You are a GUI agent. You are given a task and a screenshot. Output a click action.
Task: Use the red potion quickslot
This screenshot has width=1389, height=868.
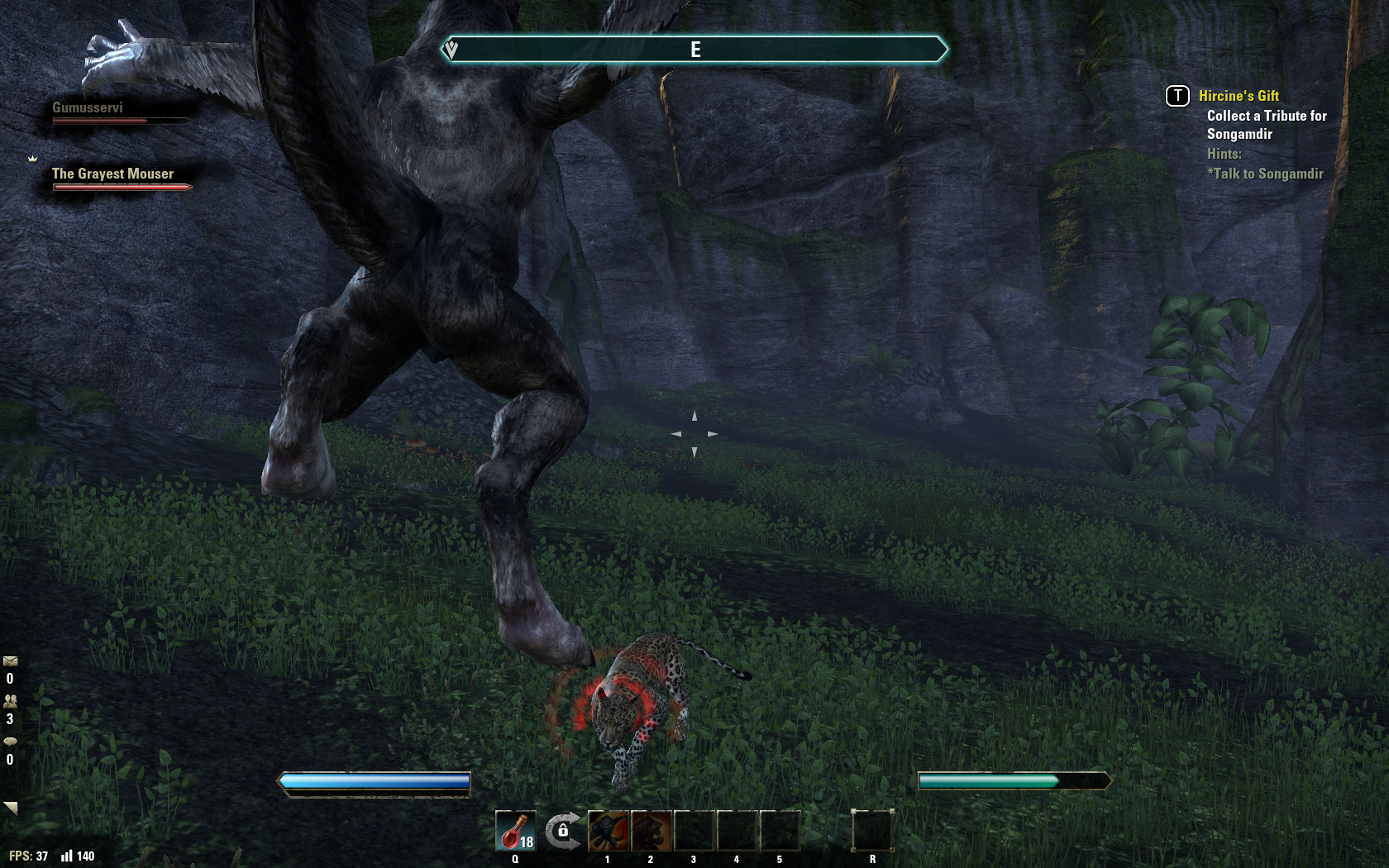coord(515,830)
